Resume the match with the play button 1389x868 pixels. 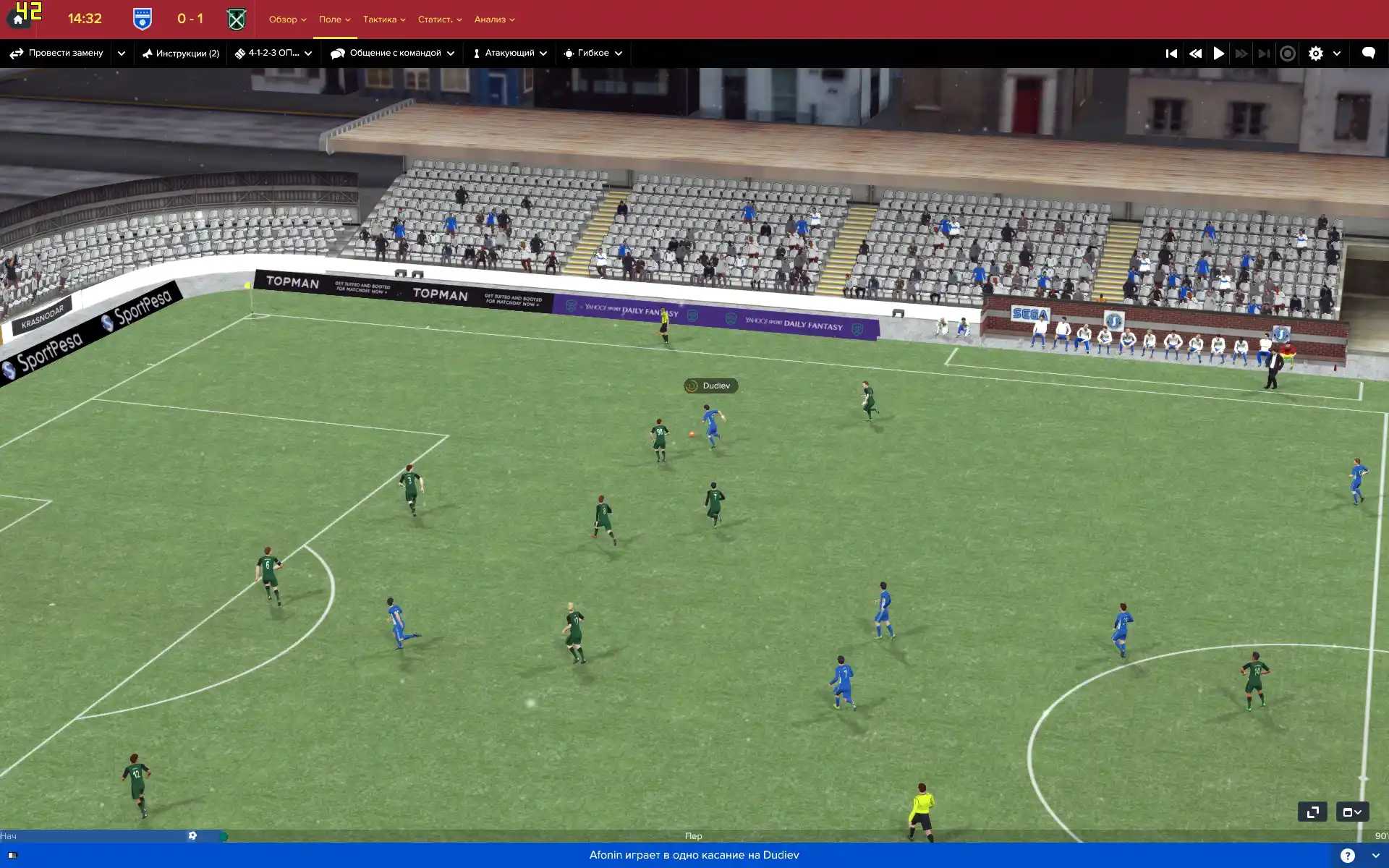(x=1219, y=54)
